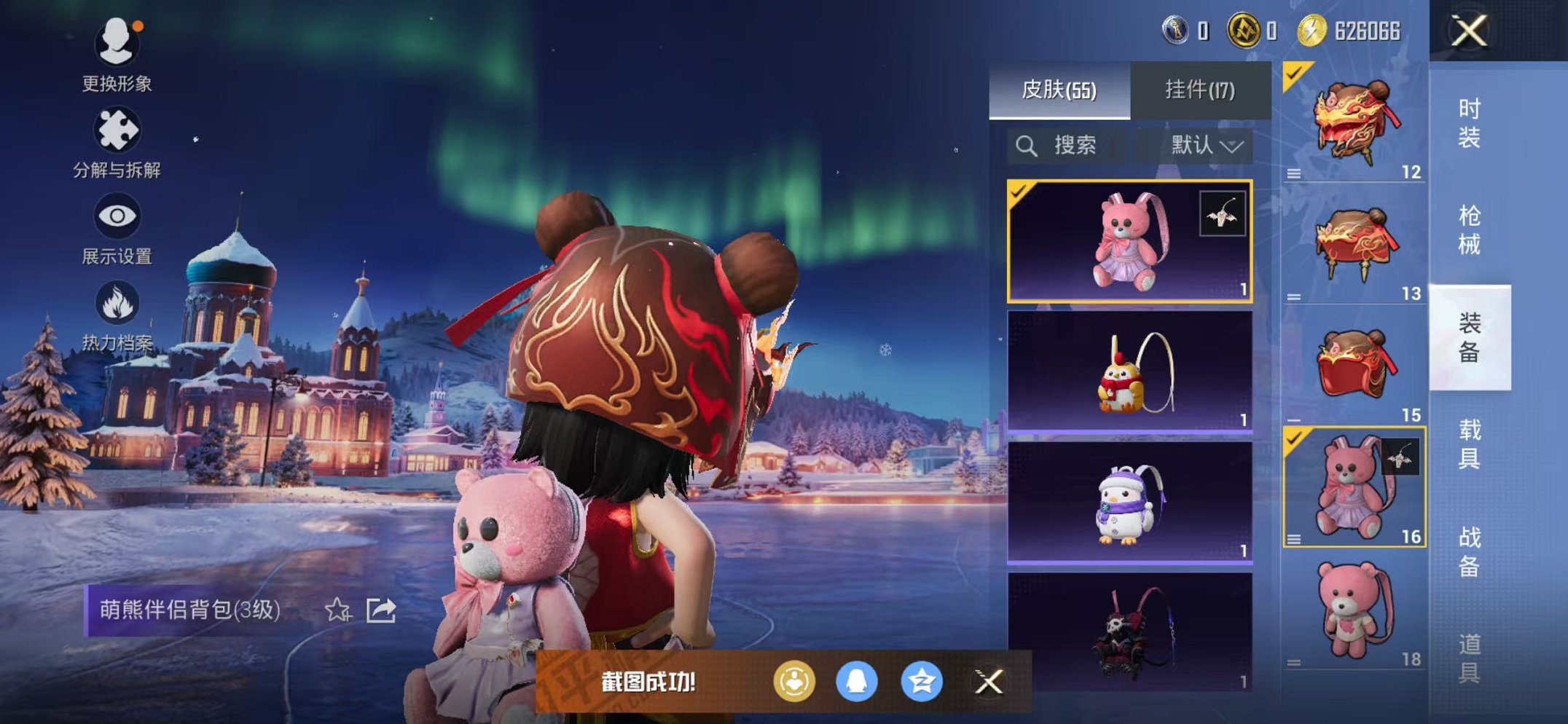The height and width of the screenshot is (724, 1568).
Task: Expand options on backpack thumbnail 12
Action: [x=1293, y=173]
